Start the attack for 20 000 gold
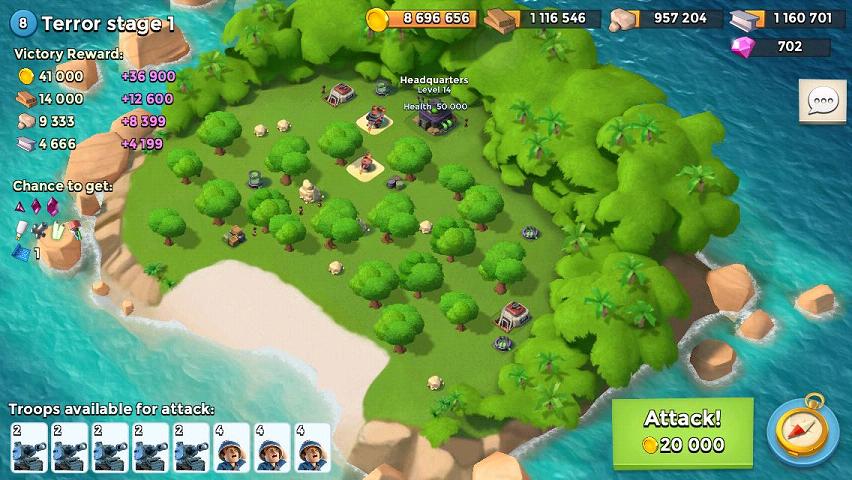The height and width of the screenshot is (480, 852). coord(682,432)
